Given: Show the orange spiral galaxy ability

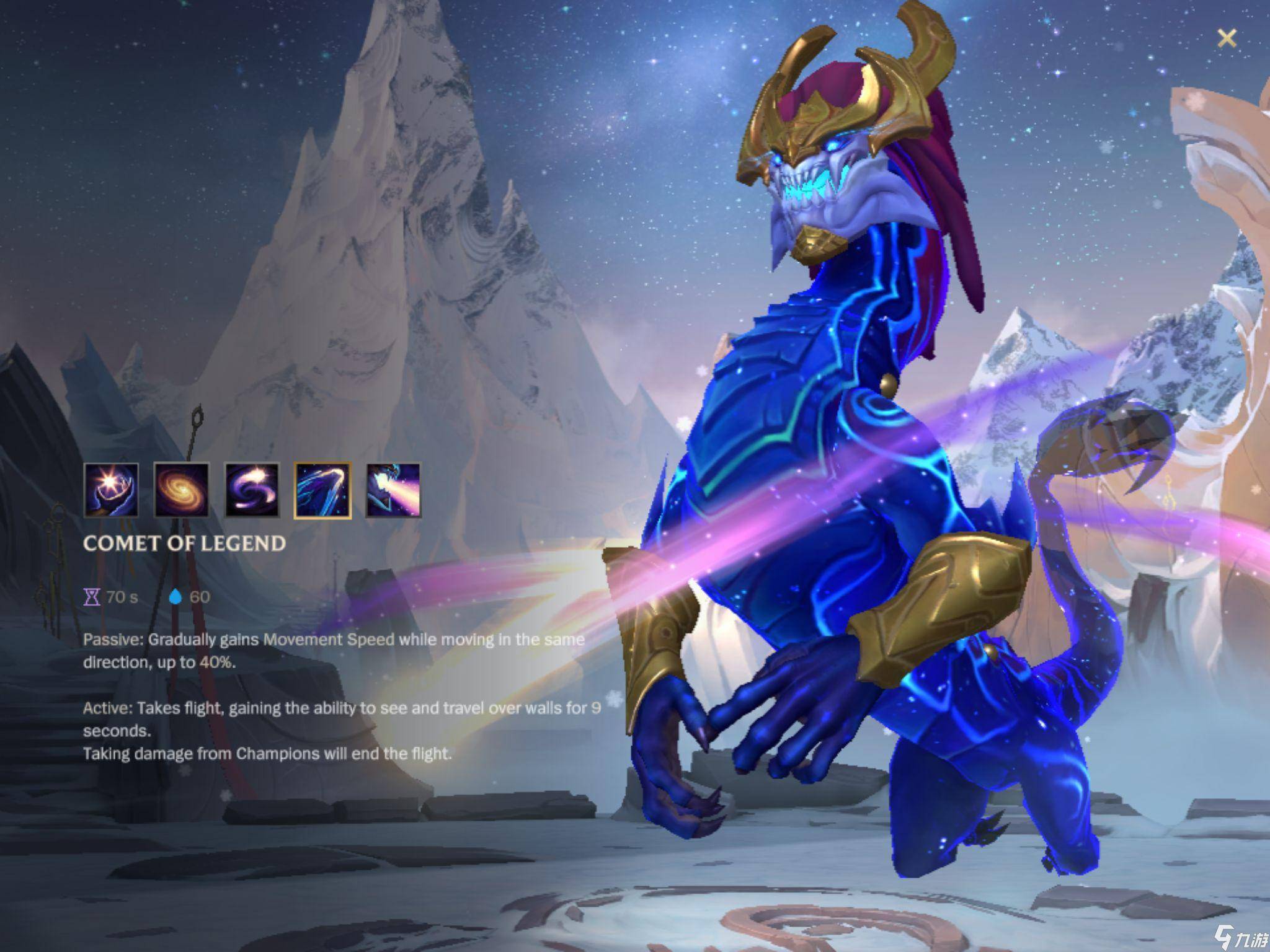Looking at the screenshot, I should pos(181,490).
